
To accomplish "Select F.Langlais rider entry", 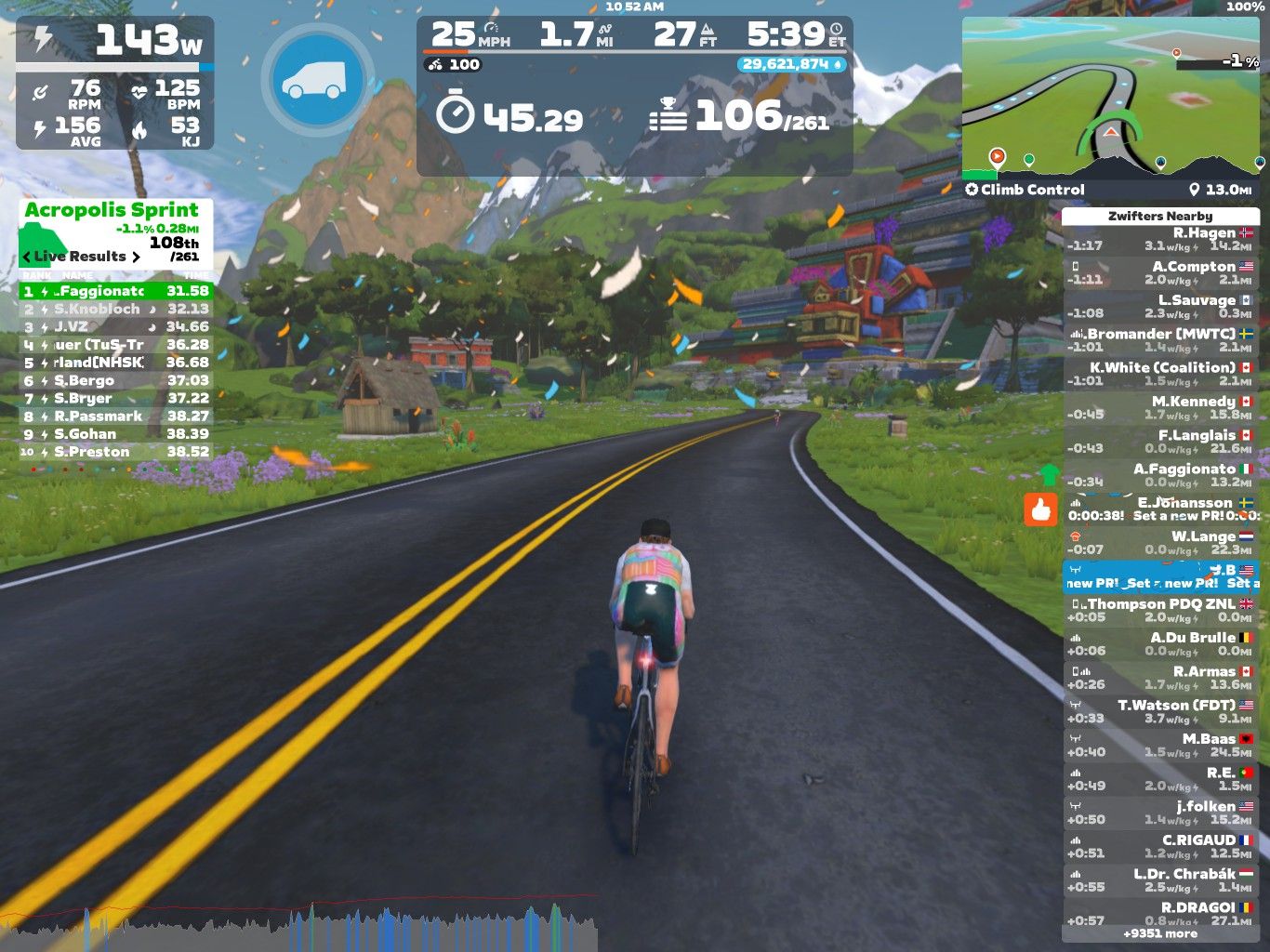I will point(1159,442).
